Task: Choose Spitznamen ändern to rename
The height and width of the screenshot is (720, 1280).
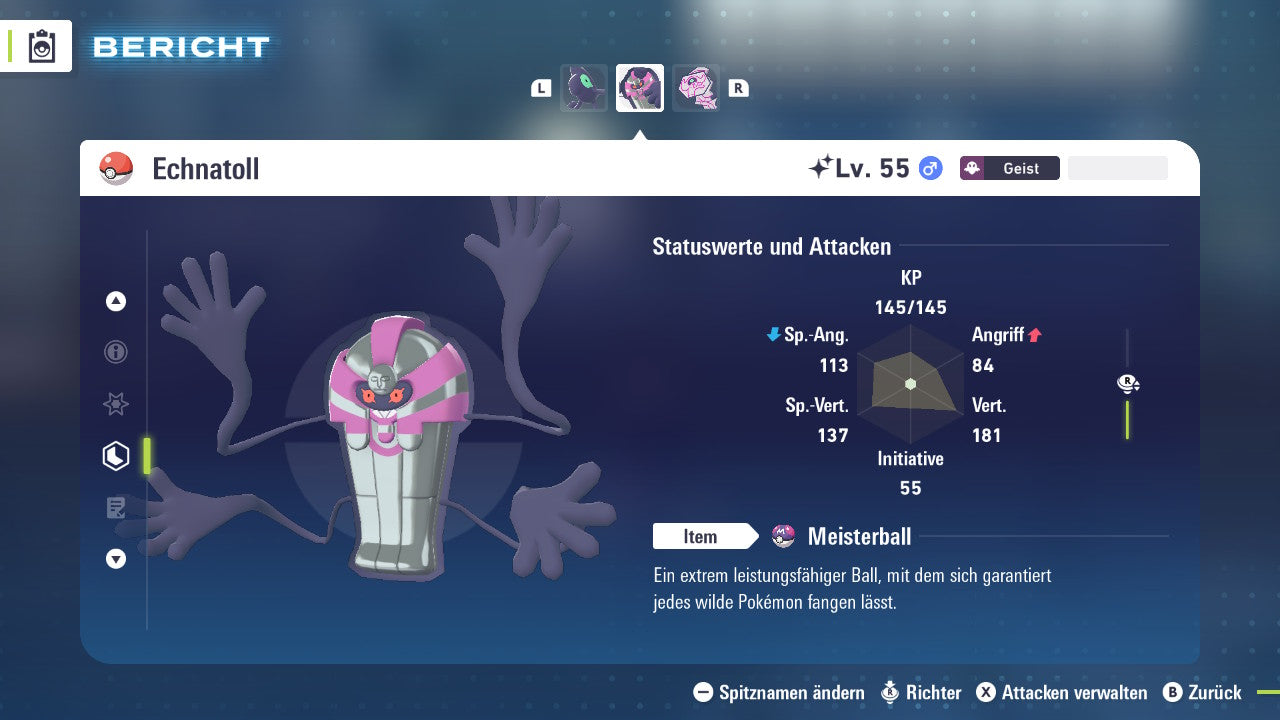Action: (779, 692)
